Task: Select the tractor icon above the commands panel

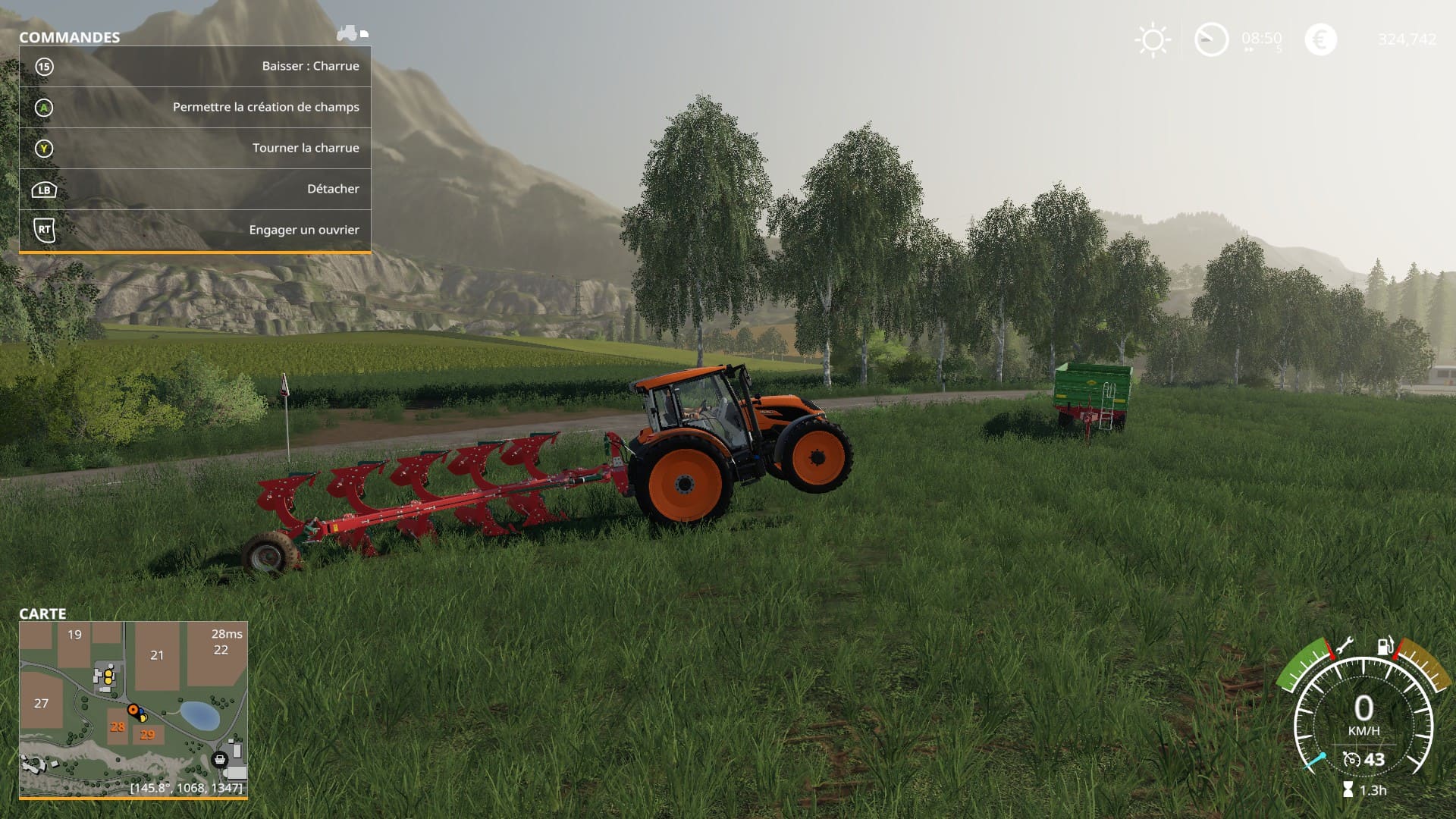Action: pos(347,33)
